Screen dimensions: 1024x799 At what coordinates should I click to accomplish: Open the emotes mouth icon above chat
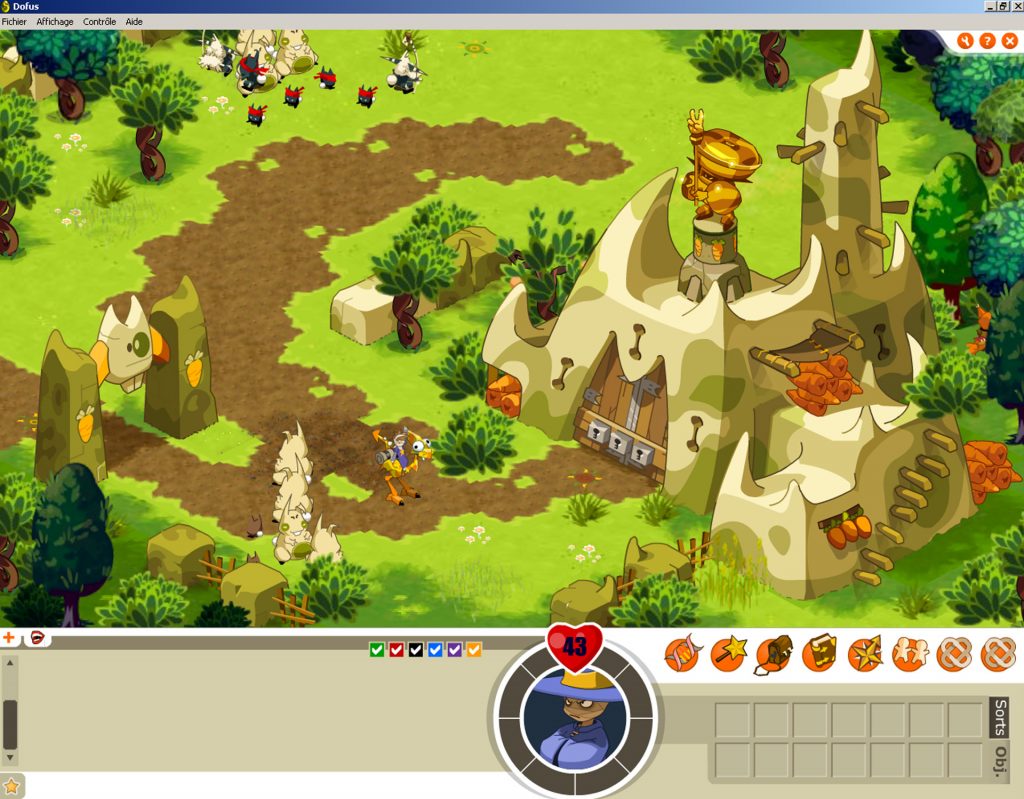37,637
